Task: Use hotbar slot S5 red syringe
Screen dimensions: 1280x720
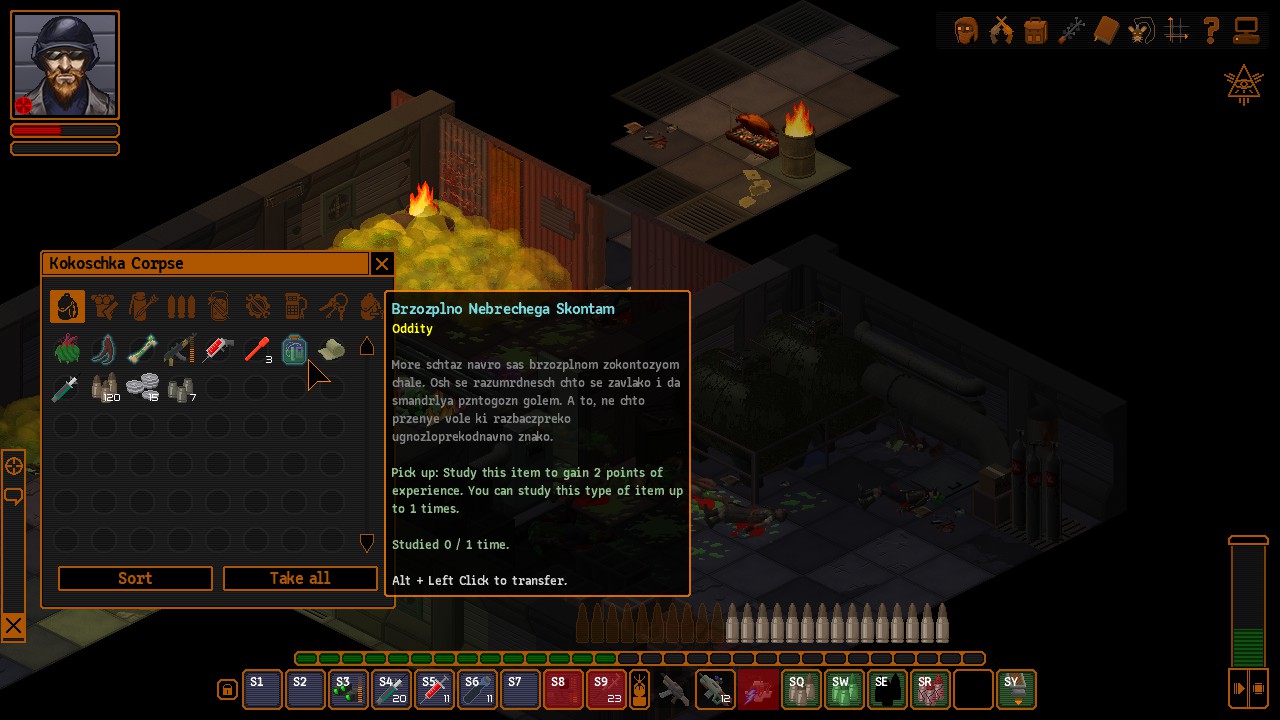Action: 435,690
